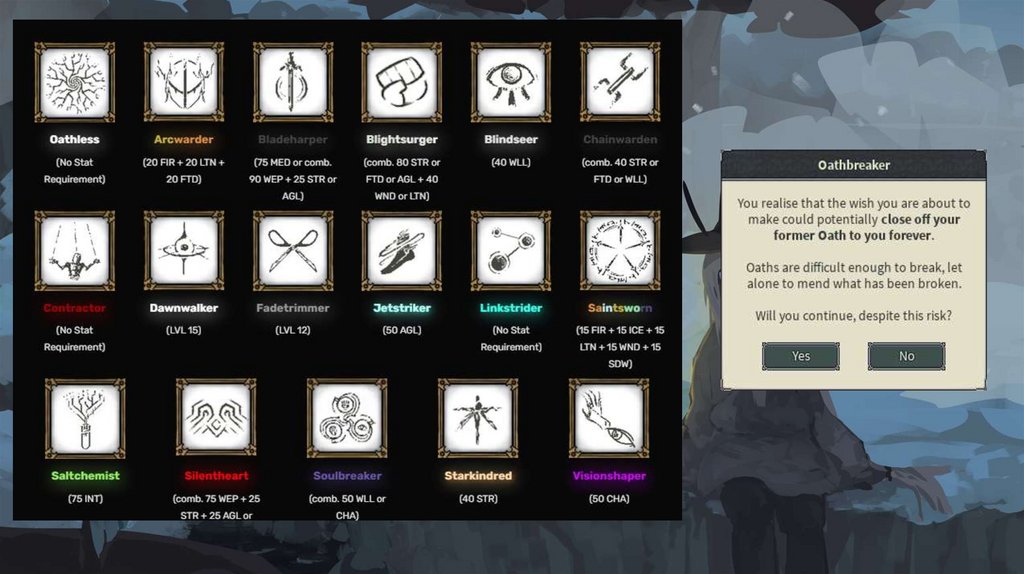Pick the Soulbreaker spiral icon
The image size is (1024, 574).
(x=347, y=418)
